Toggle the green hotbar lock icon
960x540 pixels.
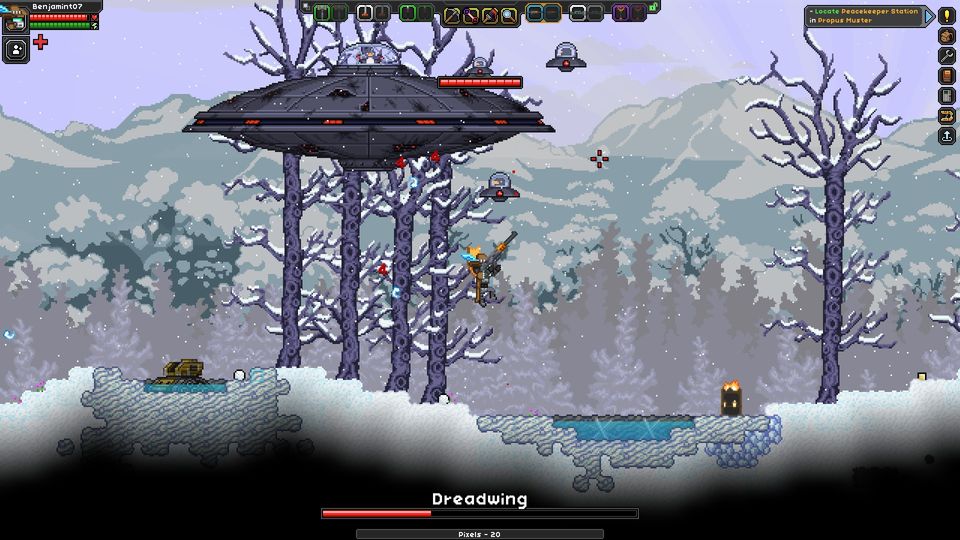click(653, 7)
